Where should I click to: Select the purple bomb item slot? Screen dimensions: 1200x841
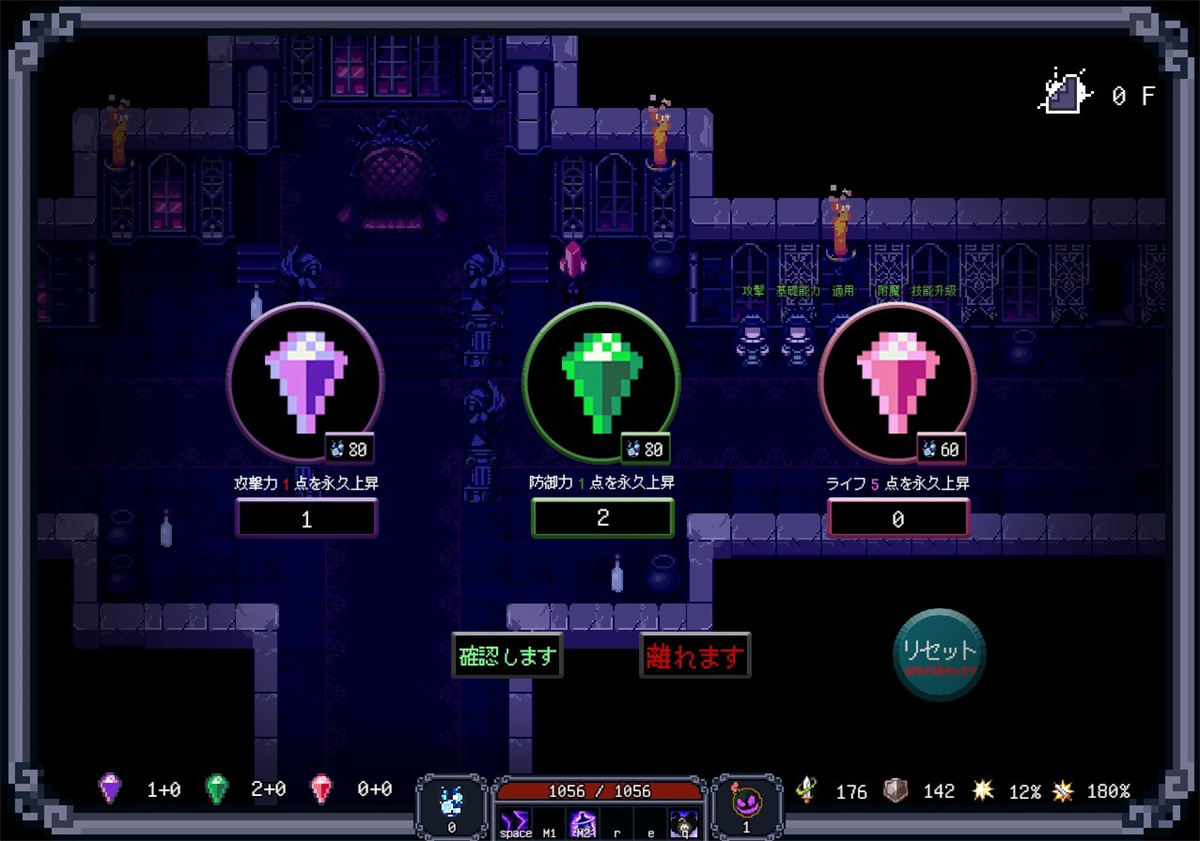point(746,806)
